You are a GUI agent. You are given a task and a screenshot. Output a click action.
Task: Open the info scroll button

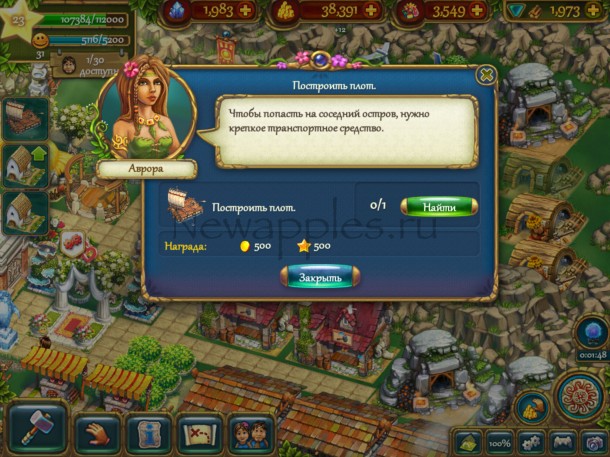149,434
